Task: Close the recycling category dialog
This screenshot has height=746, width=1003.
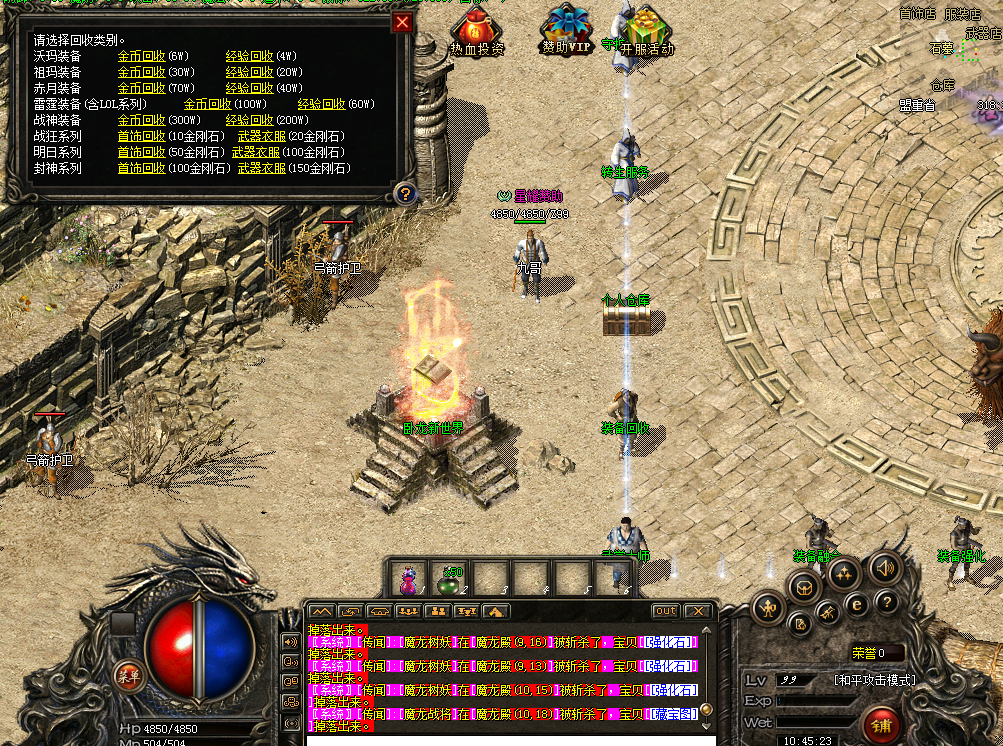Action: point(403,23)
